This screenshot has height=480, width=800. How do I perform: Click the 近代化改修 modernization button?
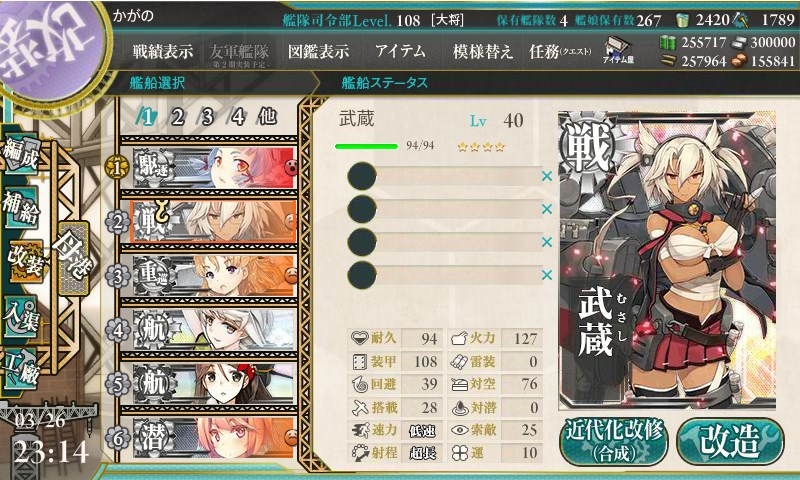[613, 440]
